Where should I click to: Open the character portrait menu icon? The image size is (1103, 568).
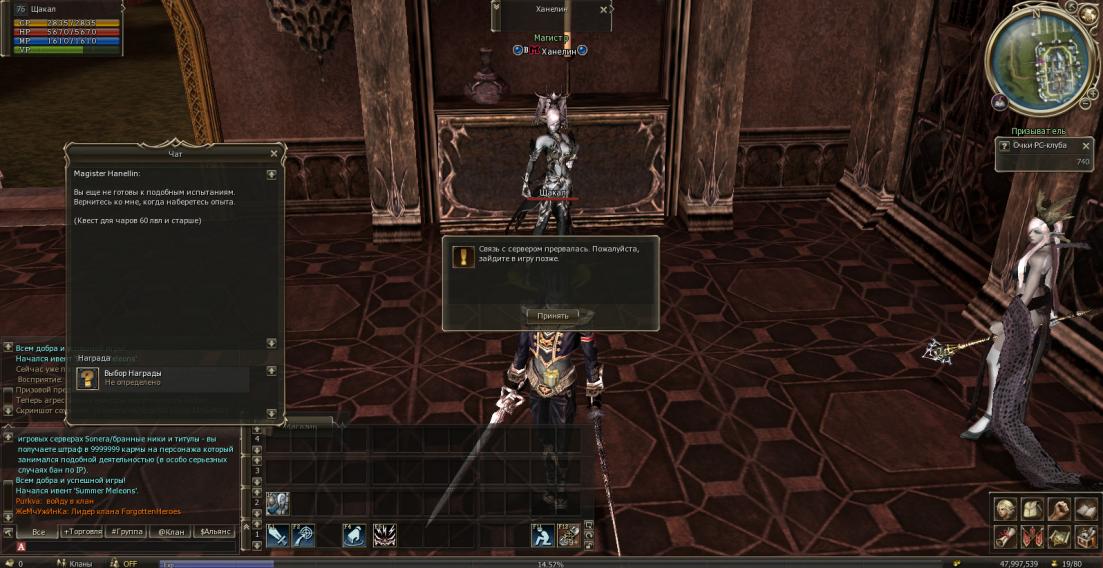click(1005, 509)
